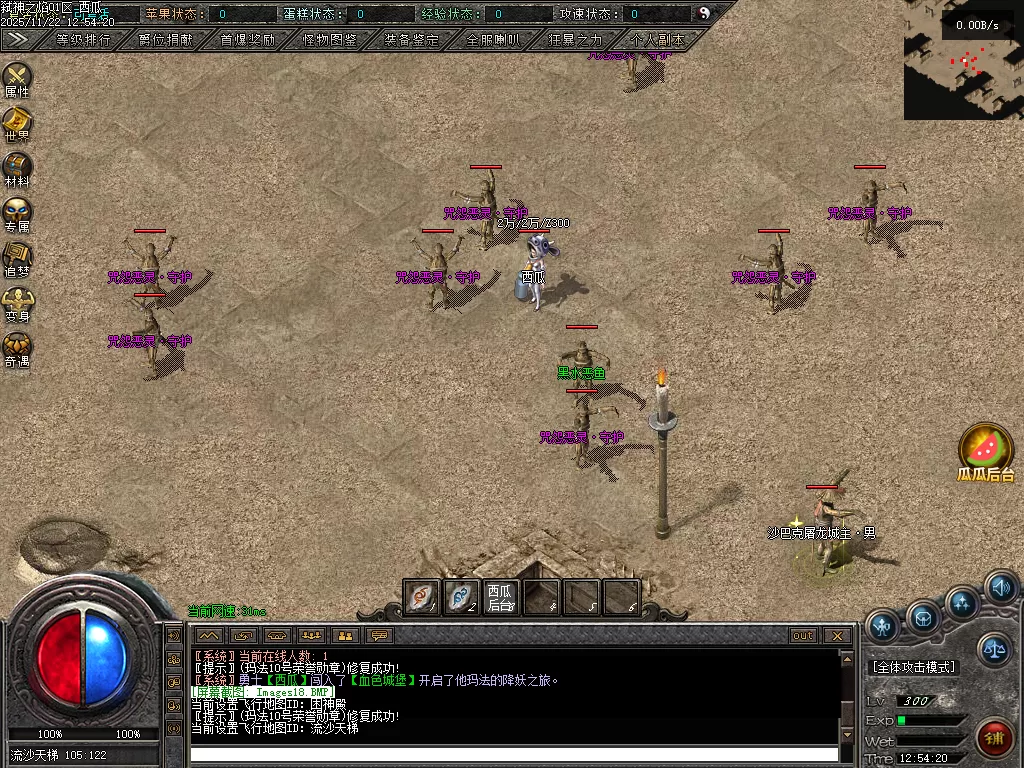Open the 材料 materials icon
Screen dimensions: 1024x768
pyautogui.click(x=17, y=167)
